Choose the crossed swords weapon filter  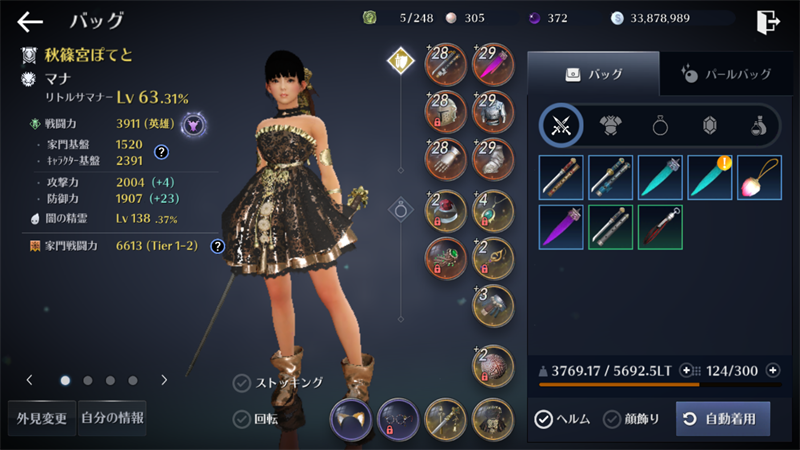(562, 125)
